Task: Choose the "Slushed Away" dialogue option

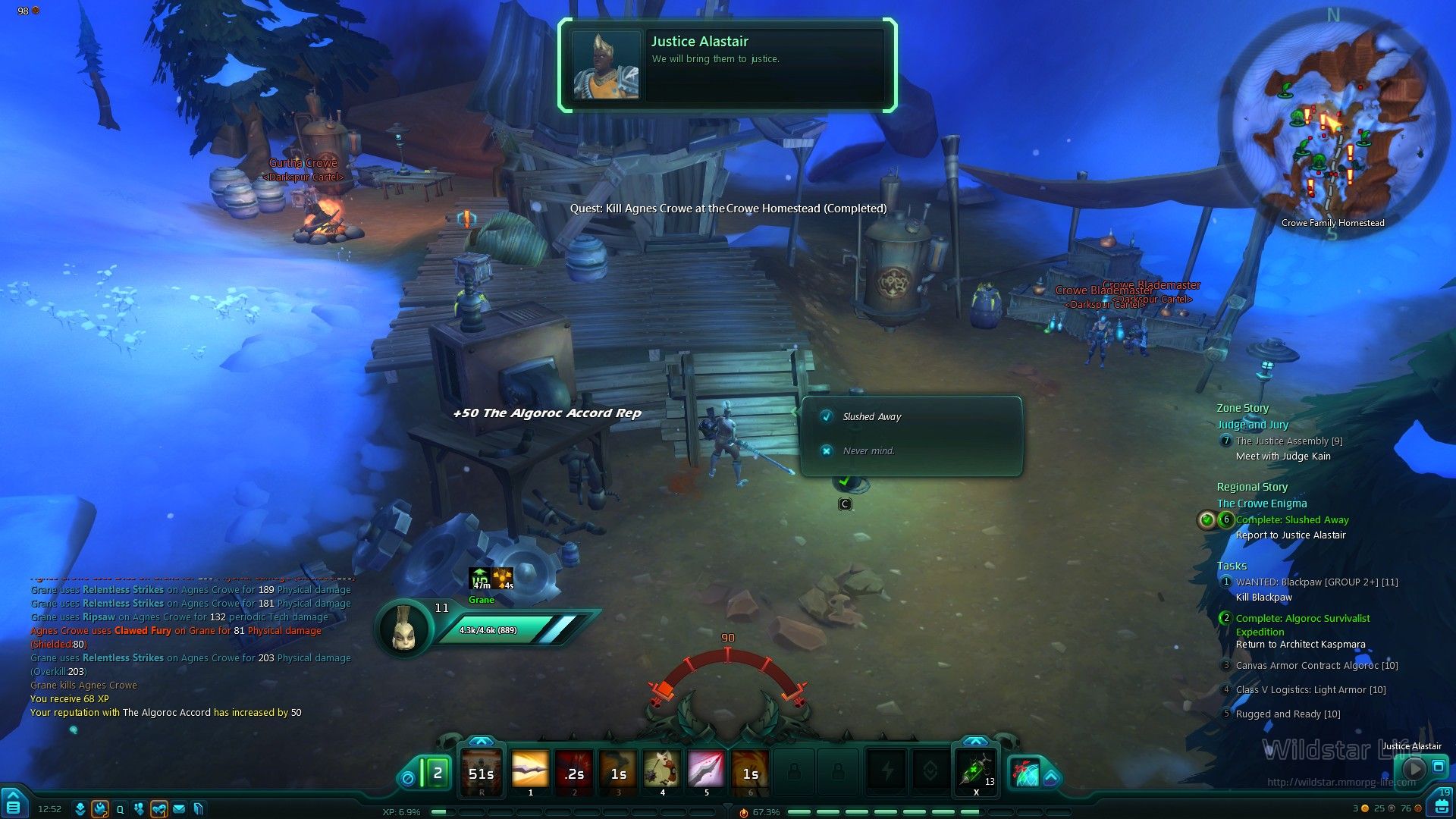Action: pyautogui.click(x=872, y=416)
